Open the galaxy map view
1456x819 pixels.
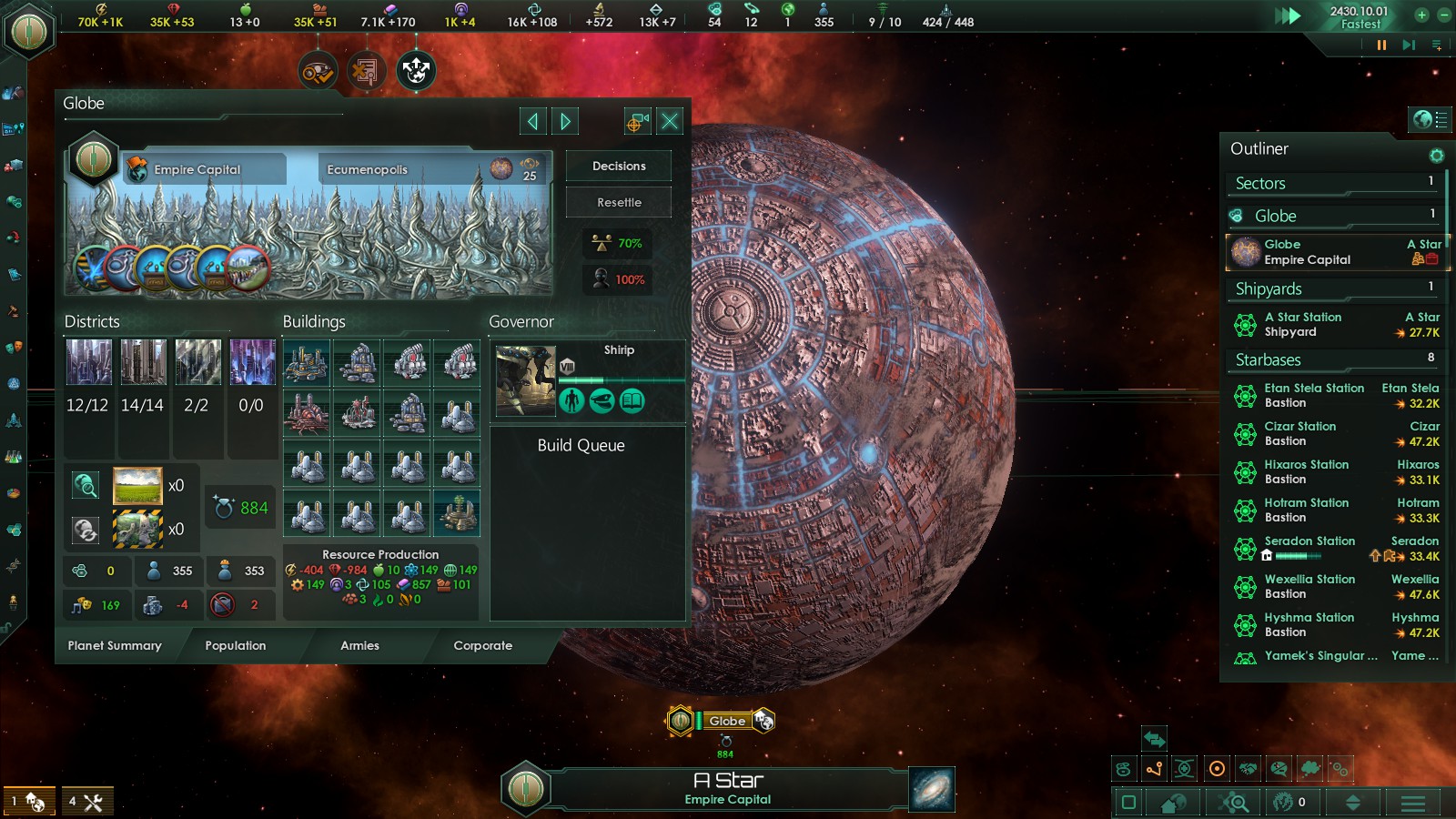[x=932, y=789]
